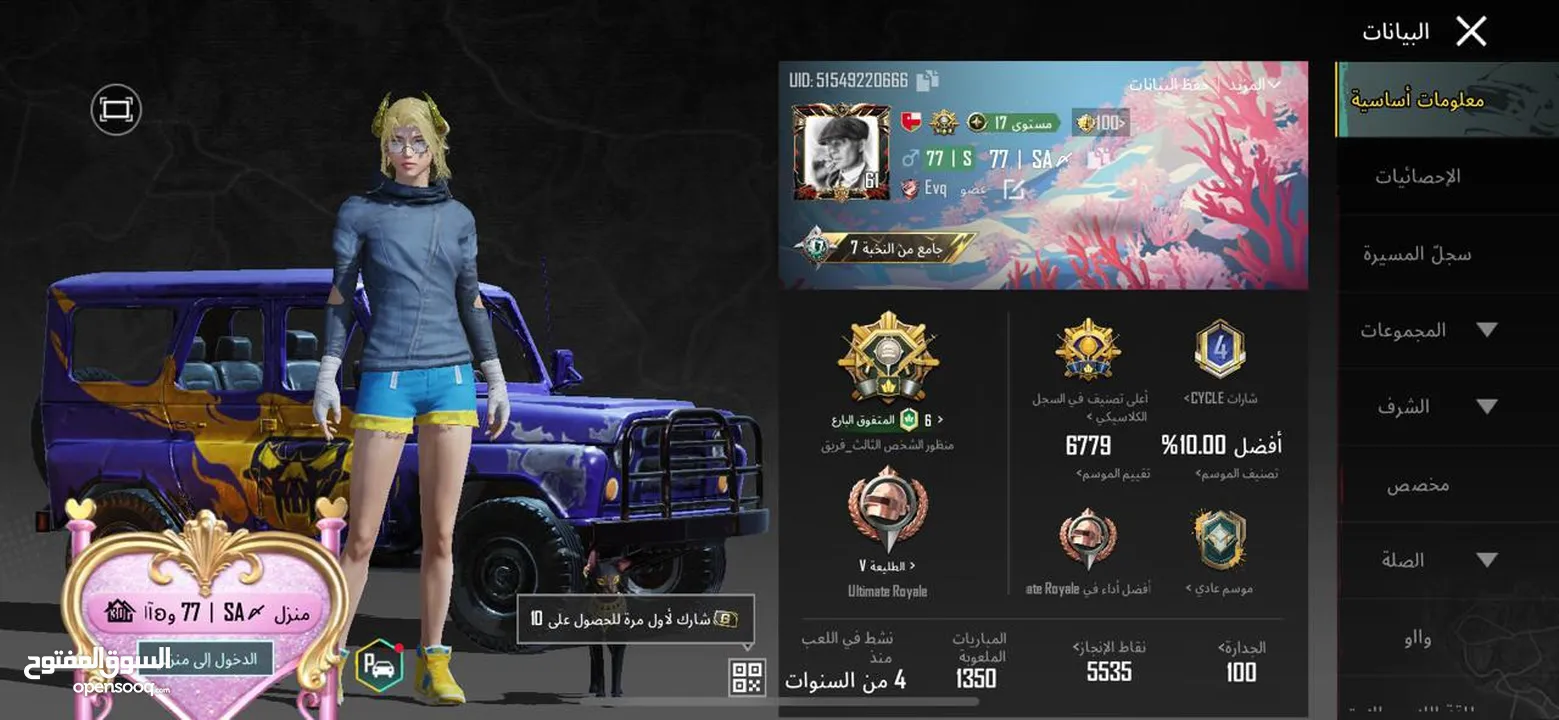Open the CYCLE badges entry
The image size is (1559, 720).
tap(1219, 360)
